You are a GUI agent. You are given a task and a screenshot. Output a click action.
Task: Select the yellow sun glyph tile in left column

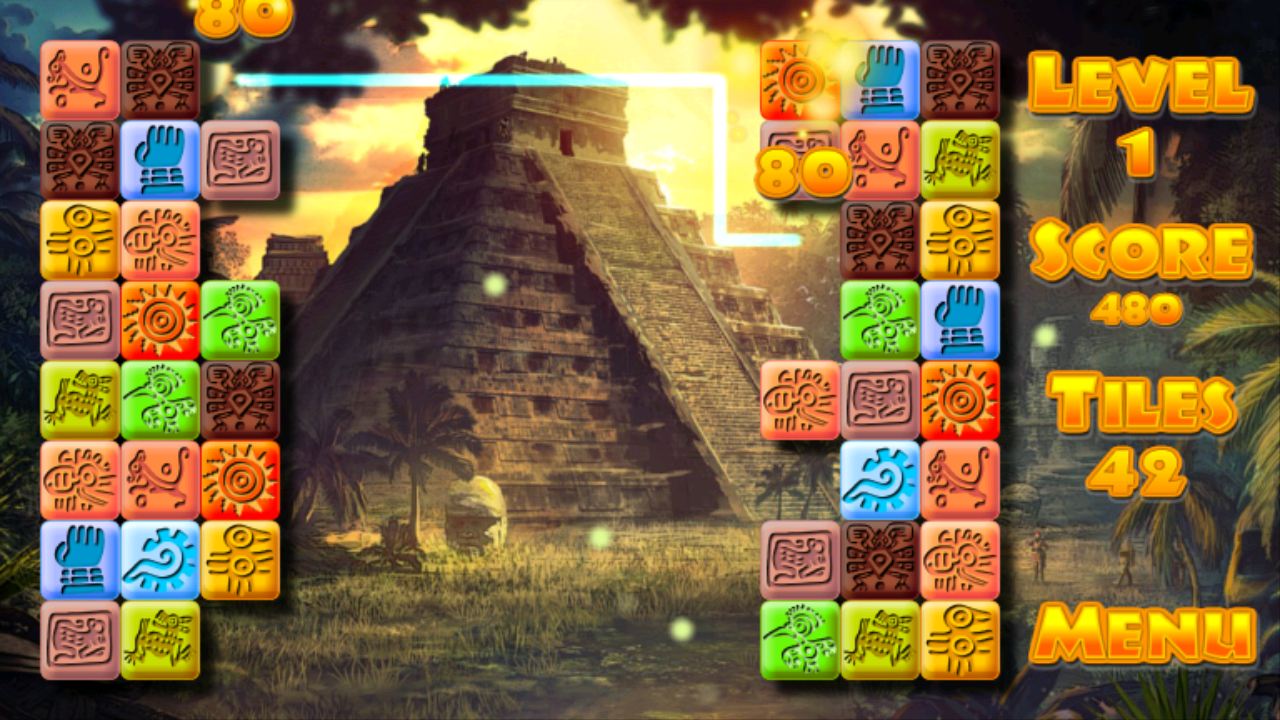(x=81, y=240)
